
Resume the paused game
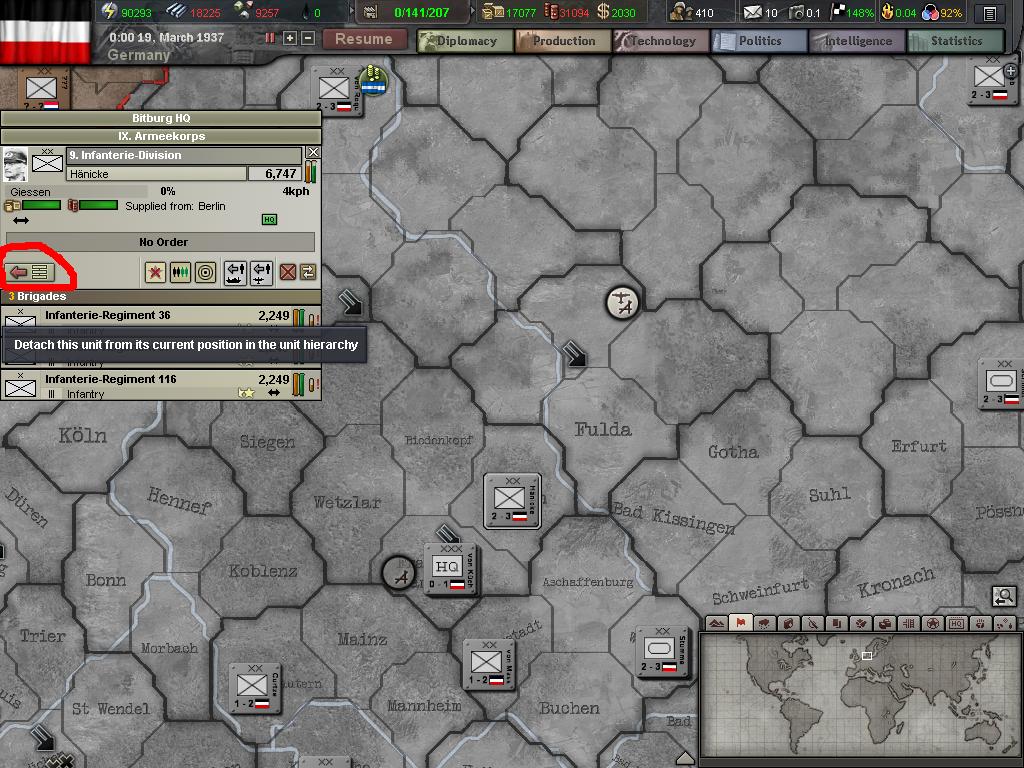click(x=363, y=39)
